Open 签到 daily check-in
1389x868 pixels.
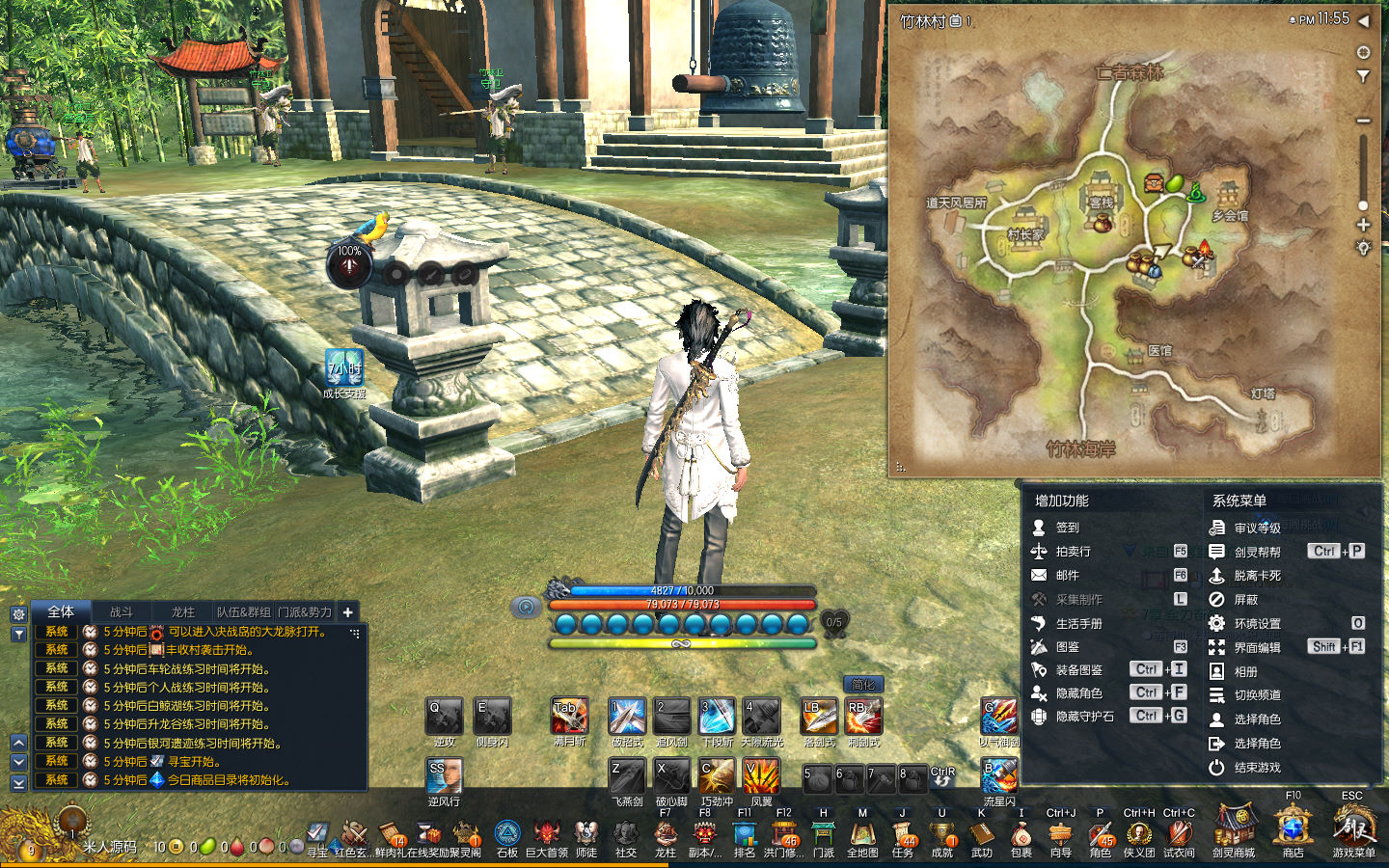pos(1066,528)
